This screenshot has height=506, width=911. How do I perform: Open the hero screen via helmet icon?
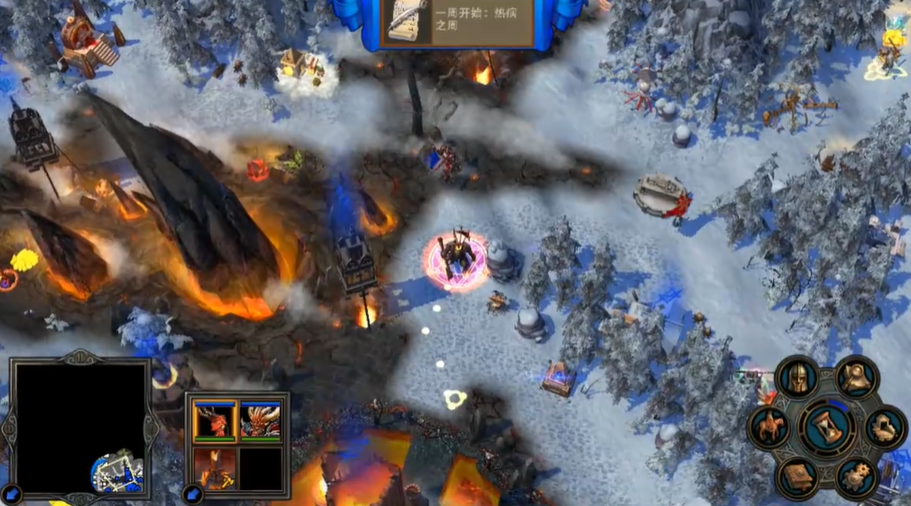[797, 378]
